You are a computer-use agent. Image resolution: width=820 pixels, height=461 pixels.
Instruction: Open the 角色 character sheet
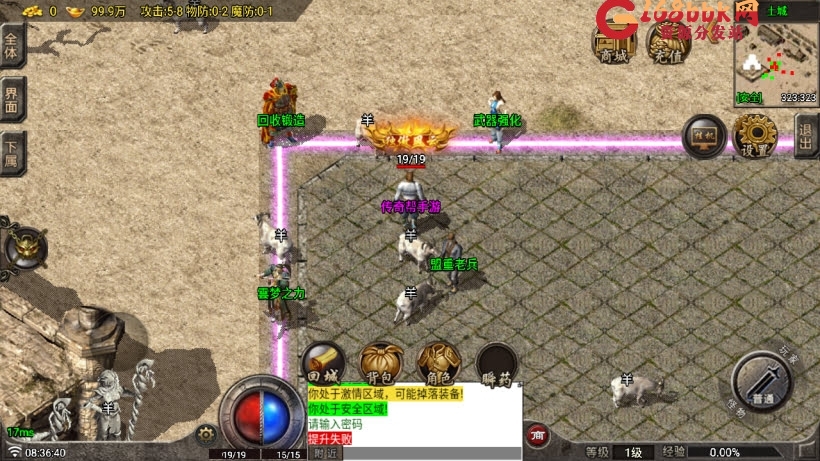point(438,364)
